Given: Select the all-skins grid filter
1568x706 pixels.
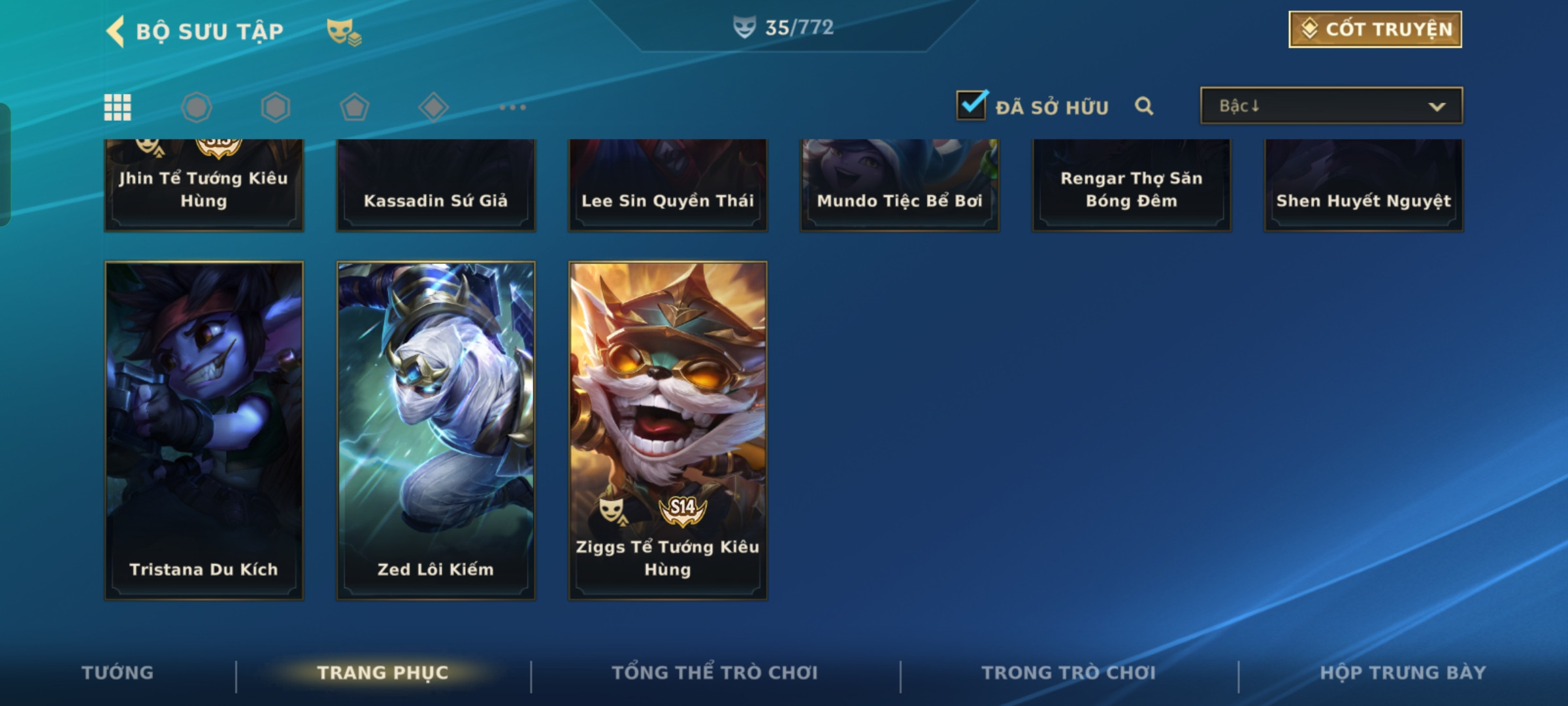Looking at the screenshot, I should tap(118, 107).
